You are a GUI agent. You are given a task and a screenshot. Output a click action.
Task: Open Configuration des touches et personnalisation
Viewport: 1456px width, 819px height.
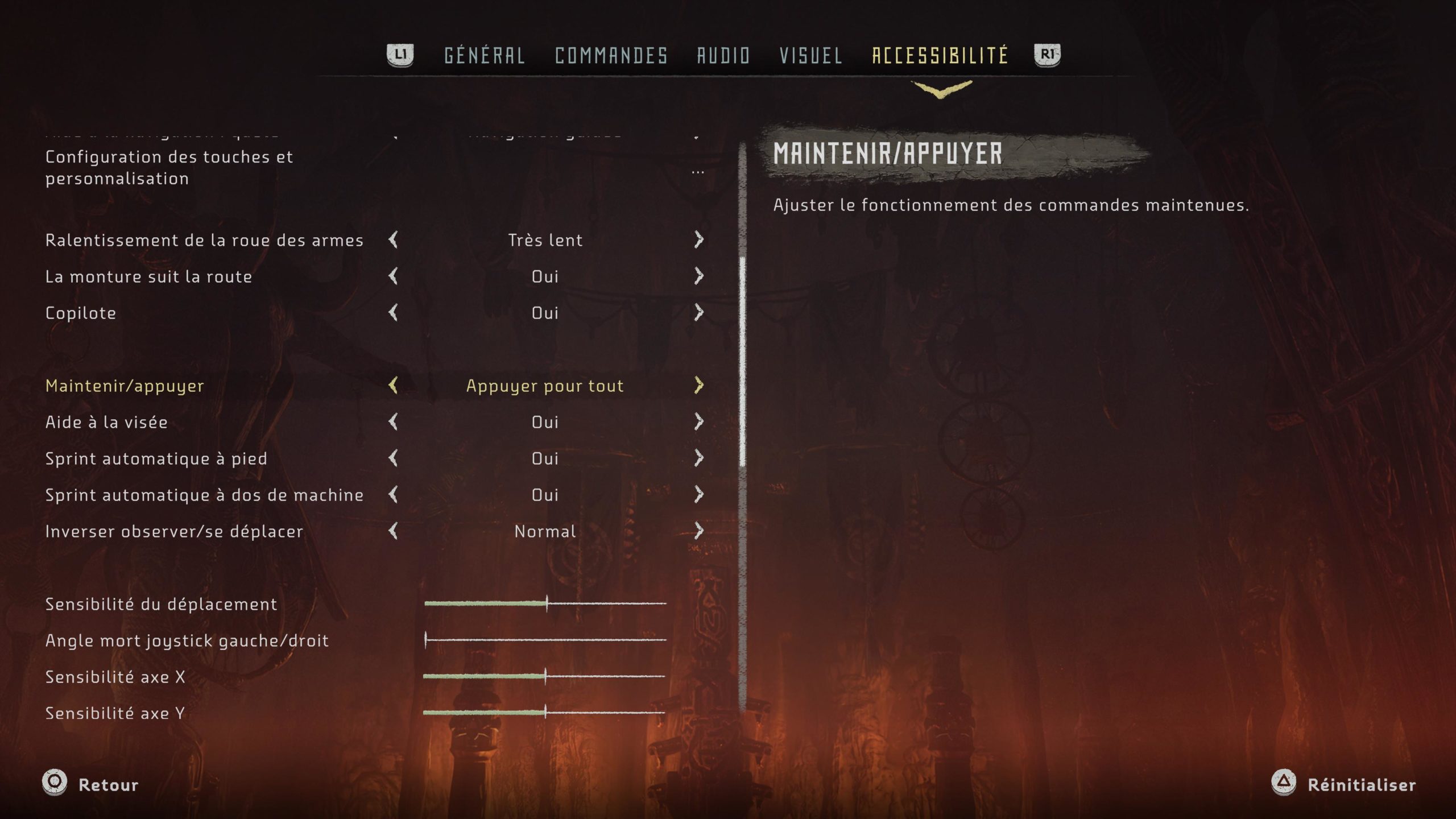[x=169, y=168]
